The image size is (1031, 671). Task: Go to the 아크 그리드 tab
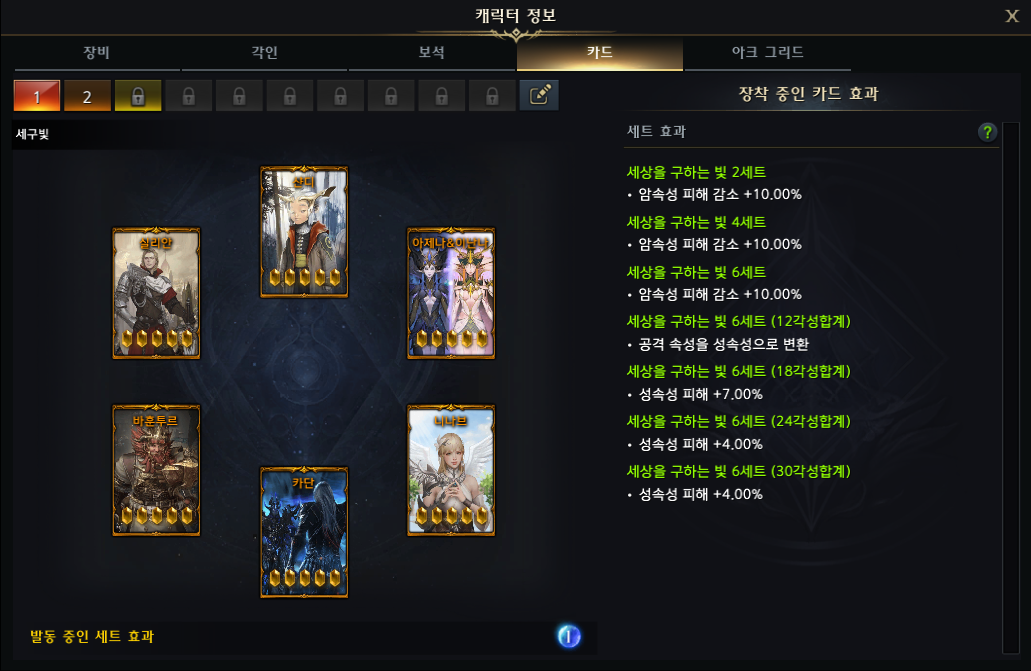coord(767,53)
